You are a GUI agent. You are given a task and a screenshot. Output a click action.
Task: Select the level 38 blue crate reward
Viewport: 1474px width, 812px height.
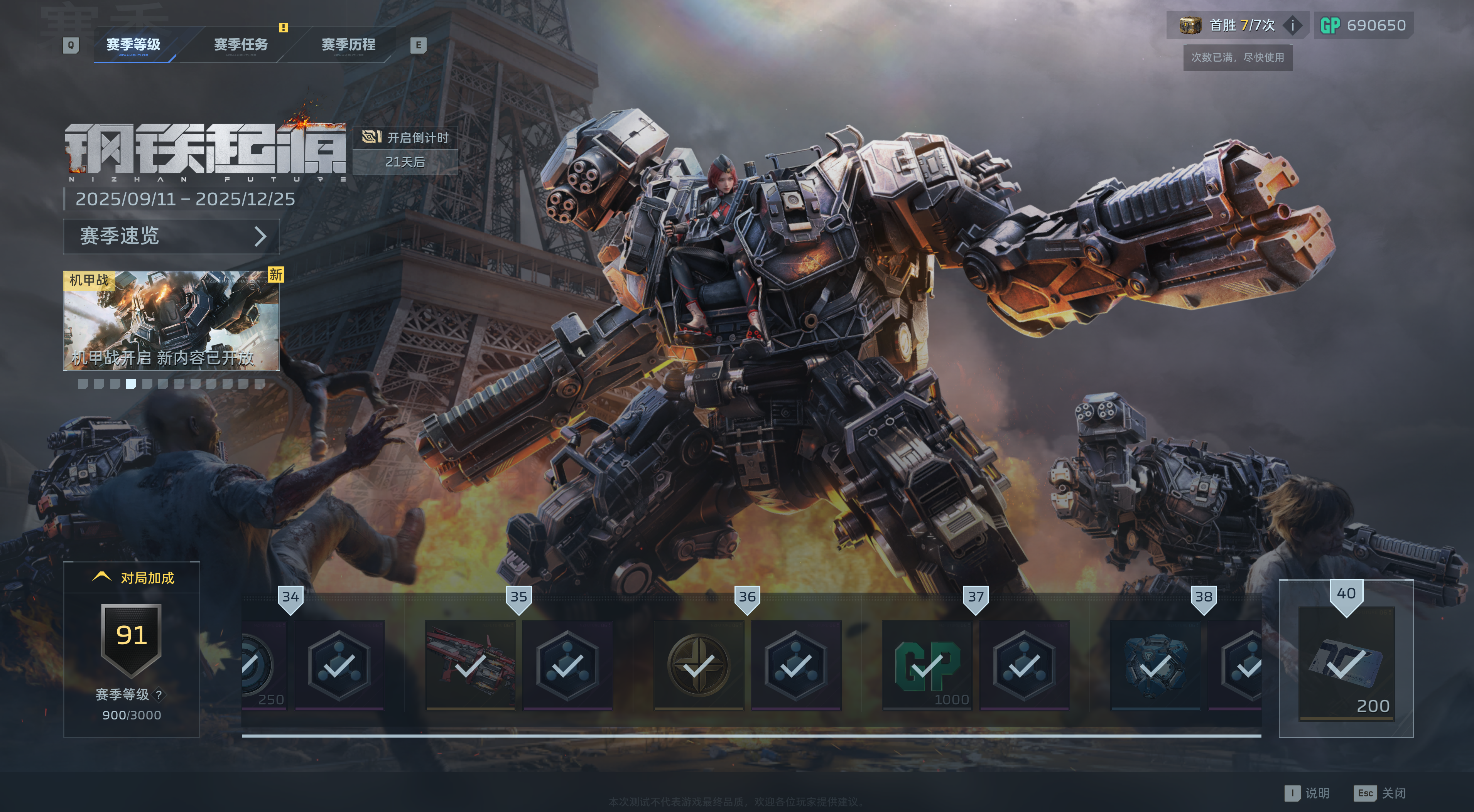tap(1155, 665)
